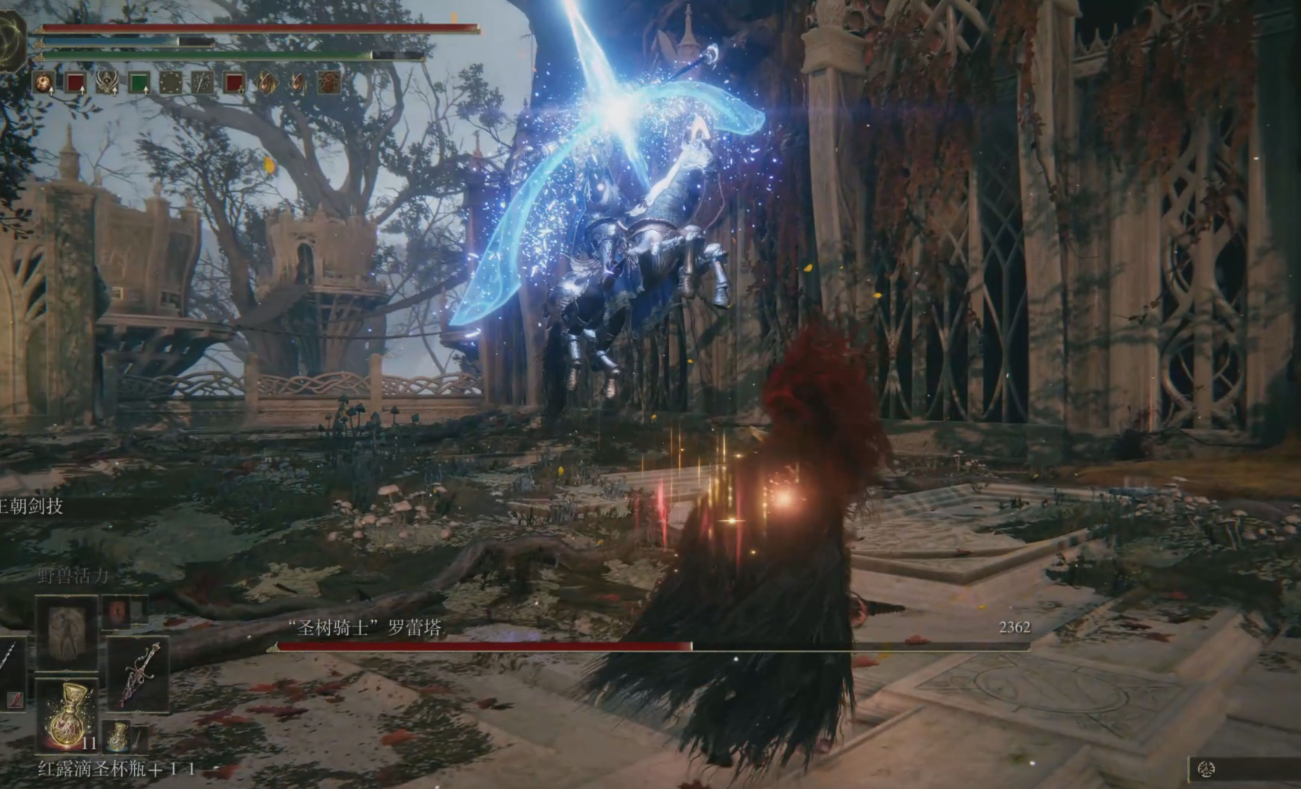Click the small blue flask queued item
The height and width of the screenshot is (789, 1301).
point(118,737)
